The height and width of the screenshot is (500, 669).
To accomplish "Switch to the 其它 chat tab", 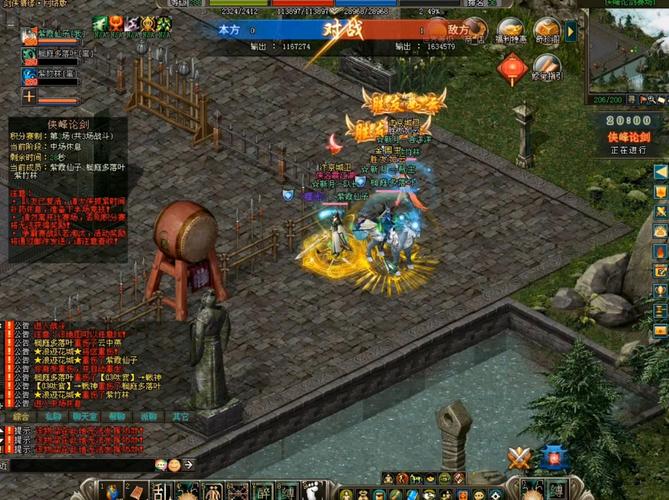I will (x=180, y=416).
